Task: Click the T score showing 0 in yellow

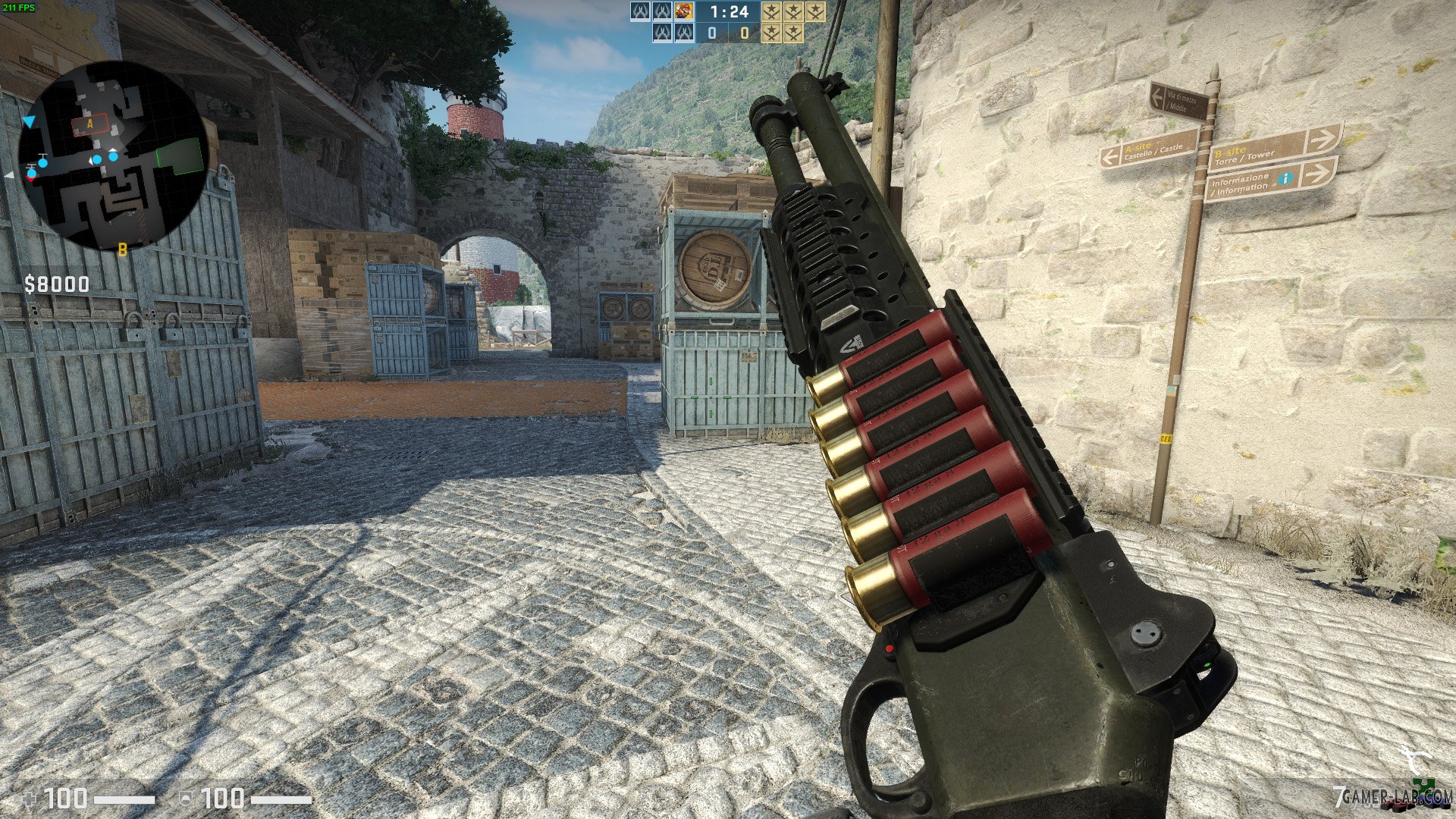Action: click(745, 33)
